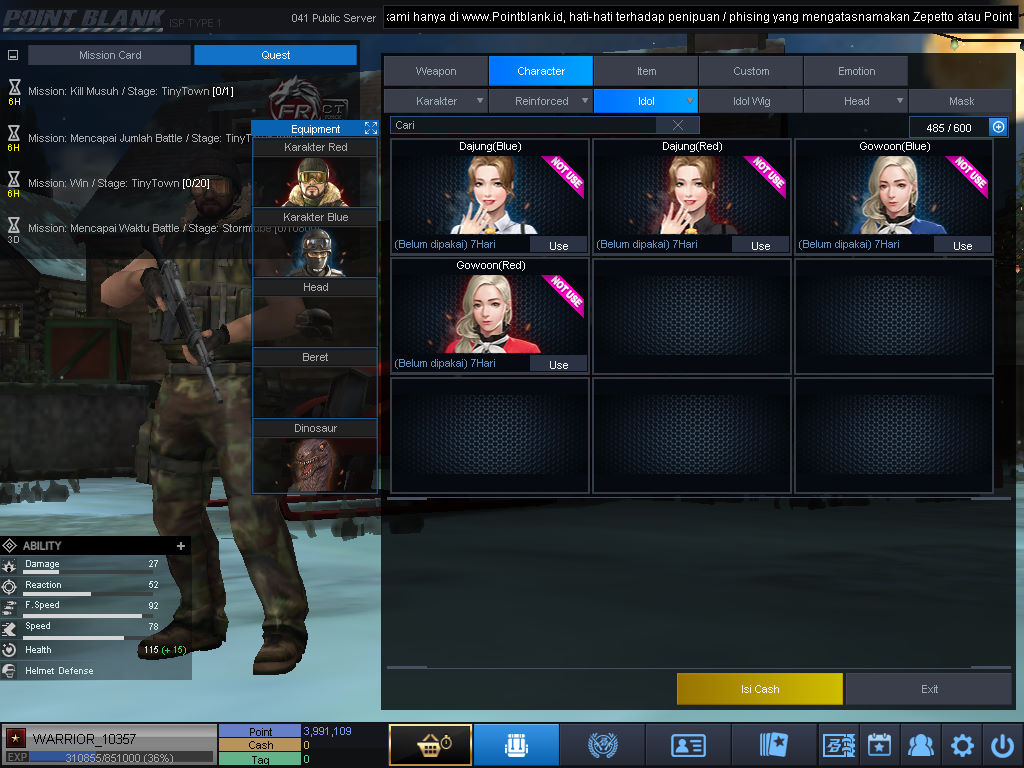This screenshot has height=768, width=1024.
Task: Open the Karakter dropdown filter
Action: click(x=437, y=101)
